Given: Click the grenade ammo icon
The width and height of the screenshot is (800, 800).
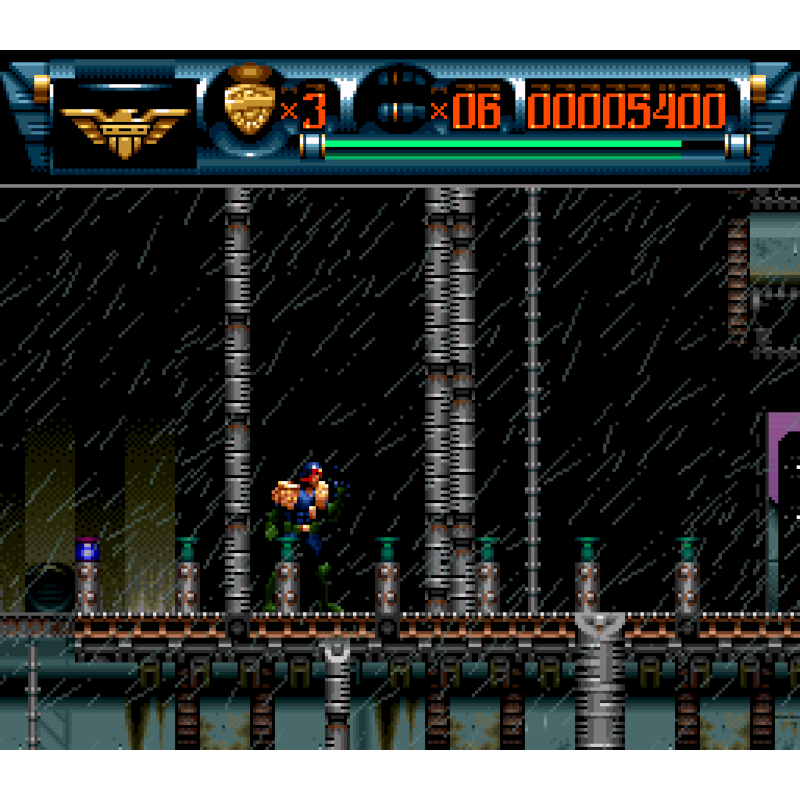Looking at the screenshot, I should [399, 105].
